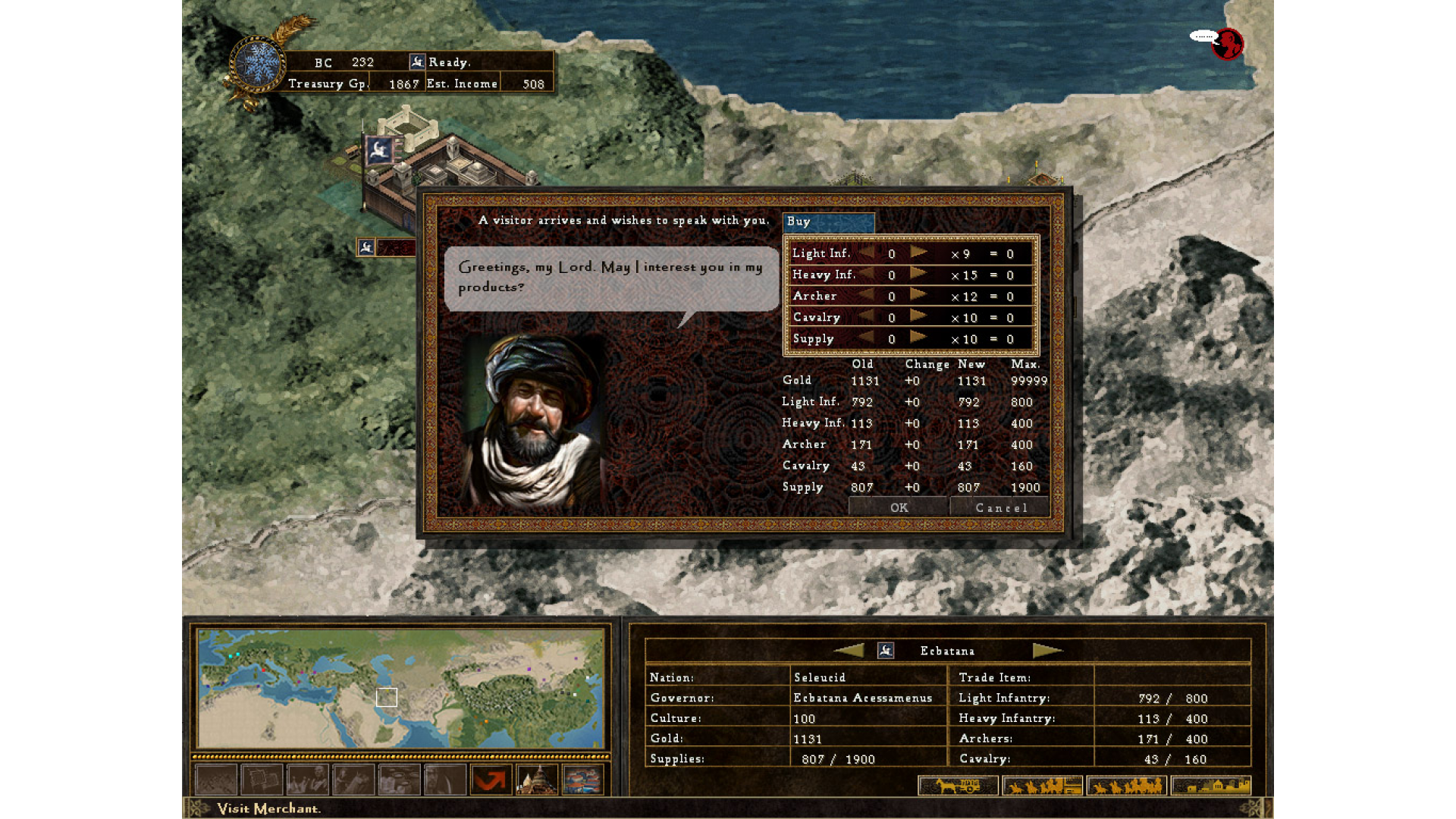Image resolution: width=1456 pixels, height=819 pixels.
Task: Click the viewport rectangle on the minimap
Action: [387, 697]
